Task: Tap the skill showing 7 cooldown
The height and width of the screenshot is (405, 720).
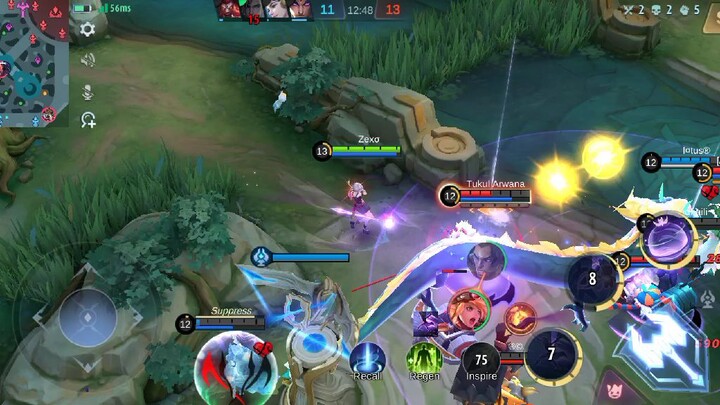Action: (551, 354)
